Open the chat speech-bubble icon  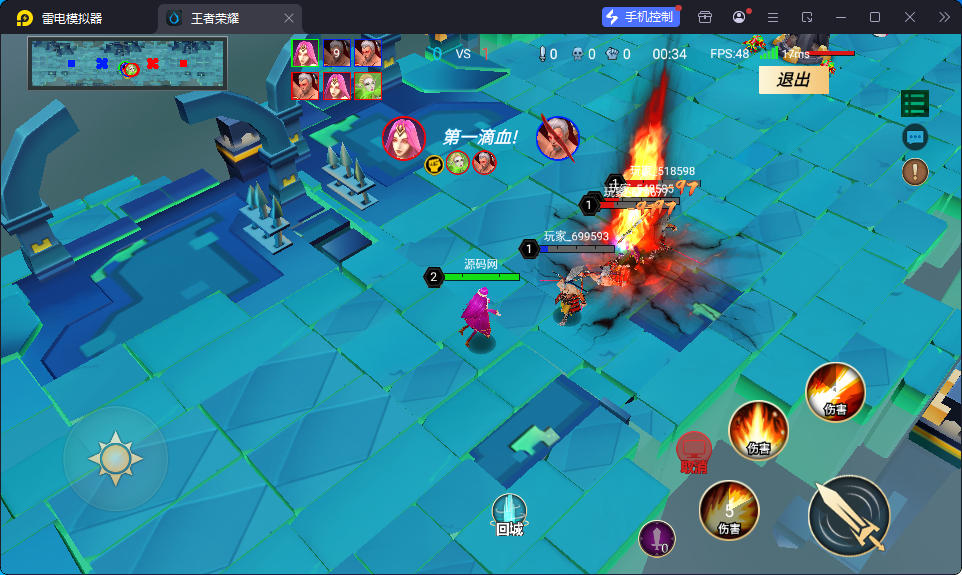click(x=914, y=137)
